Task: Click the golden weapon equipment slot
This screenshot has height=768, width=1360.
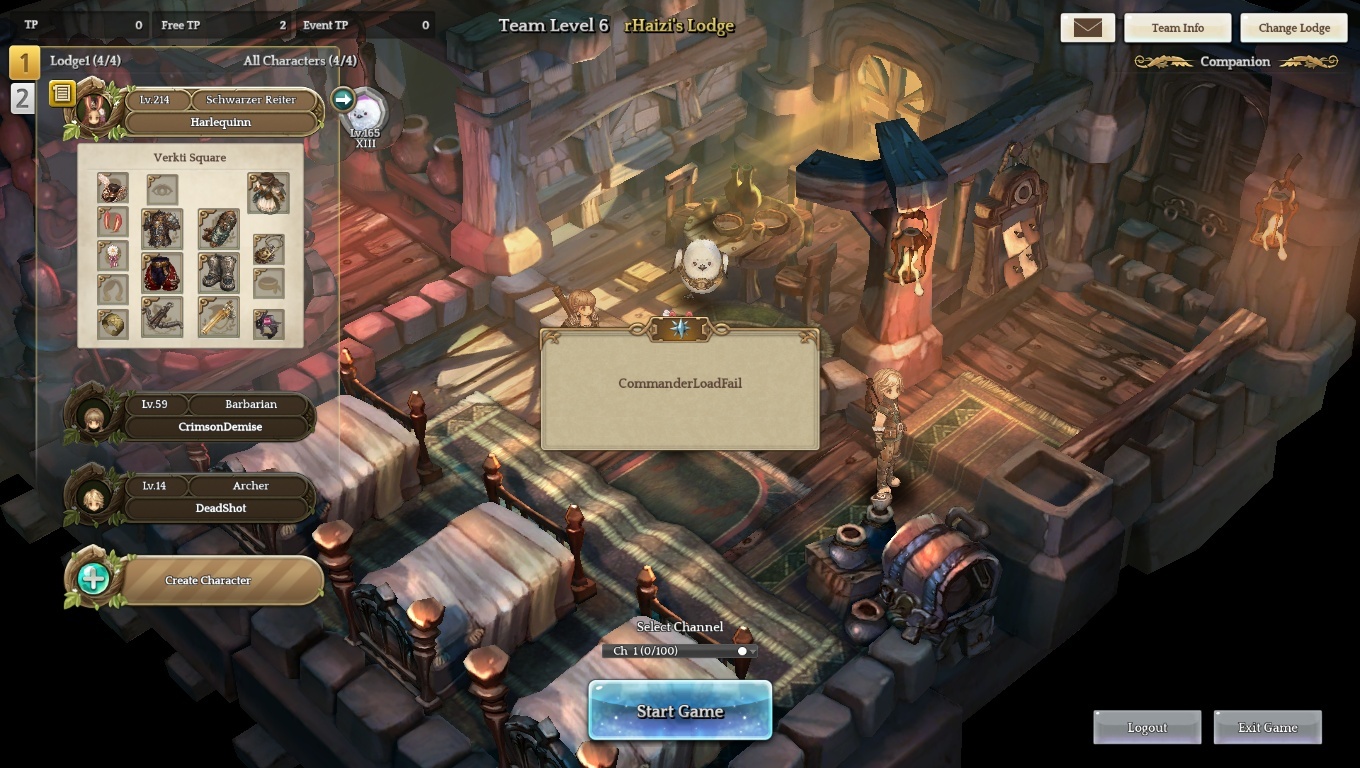Action: point(218,317)
